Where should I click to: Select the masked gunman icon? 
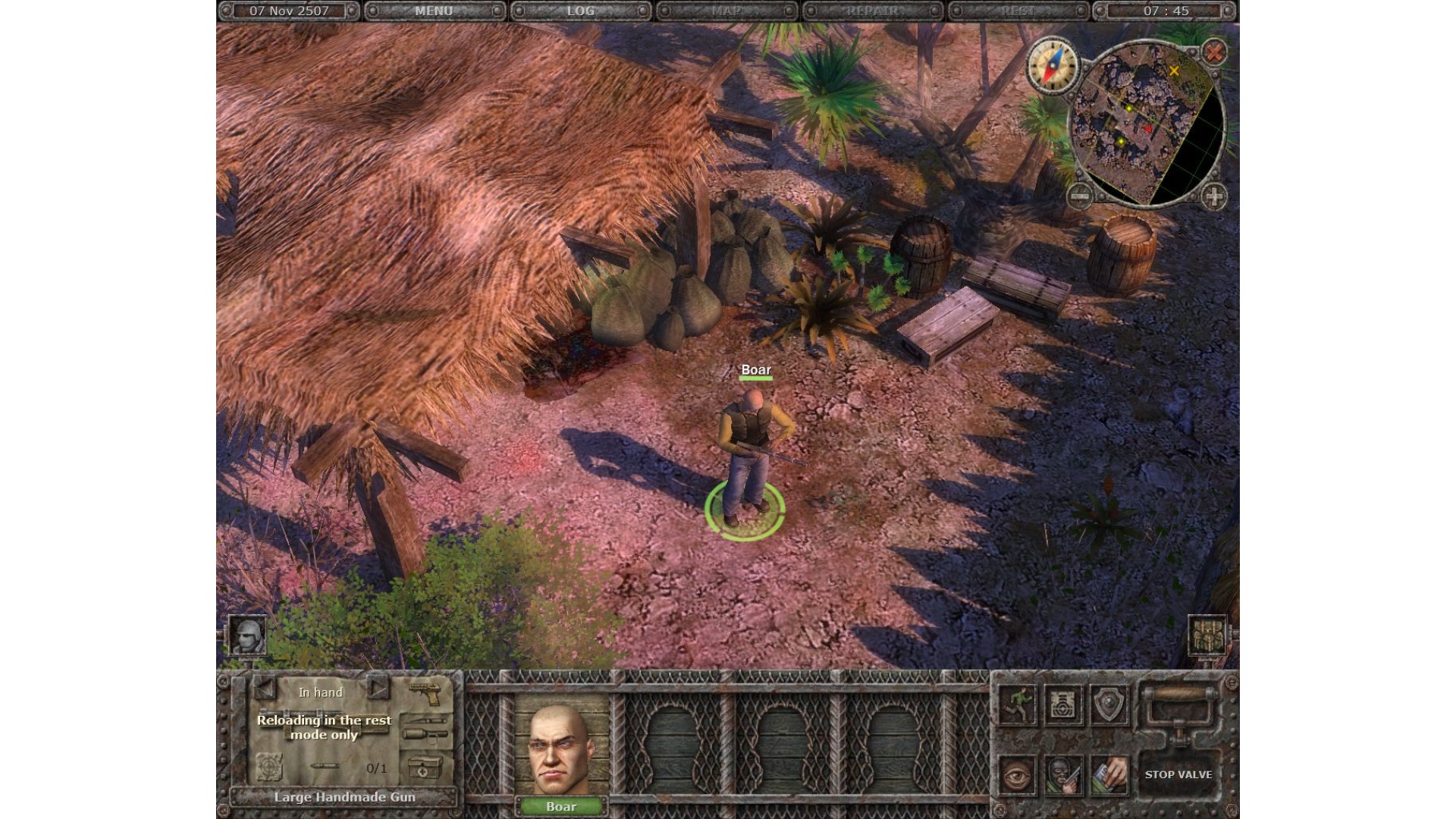pyautogui.click(x=1063, y=774)
